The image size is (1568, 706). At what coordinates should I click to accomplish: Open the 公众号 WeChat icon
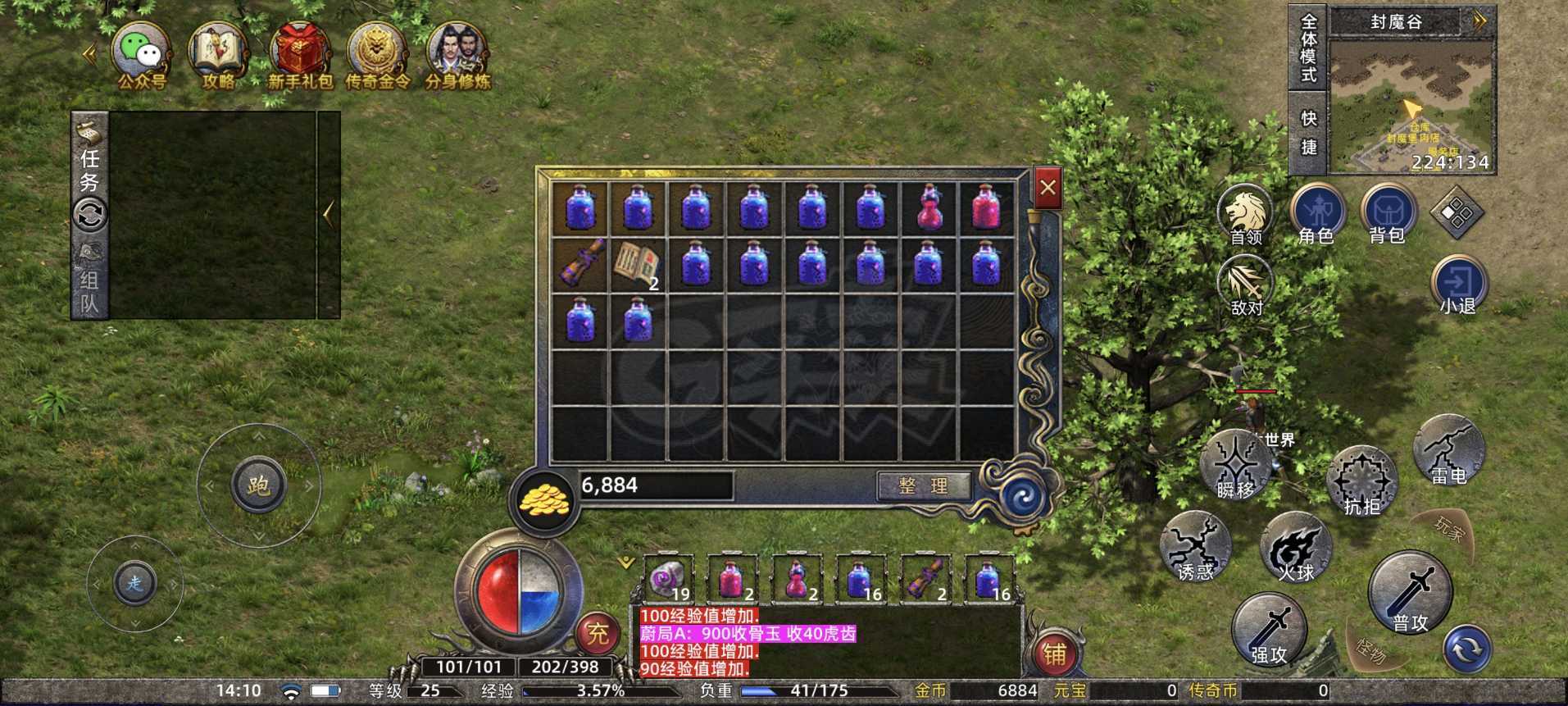coord(141,54)
